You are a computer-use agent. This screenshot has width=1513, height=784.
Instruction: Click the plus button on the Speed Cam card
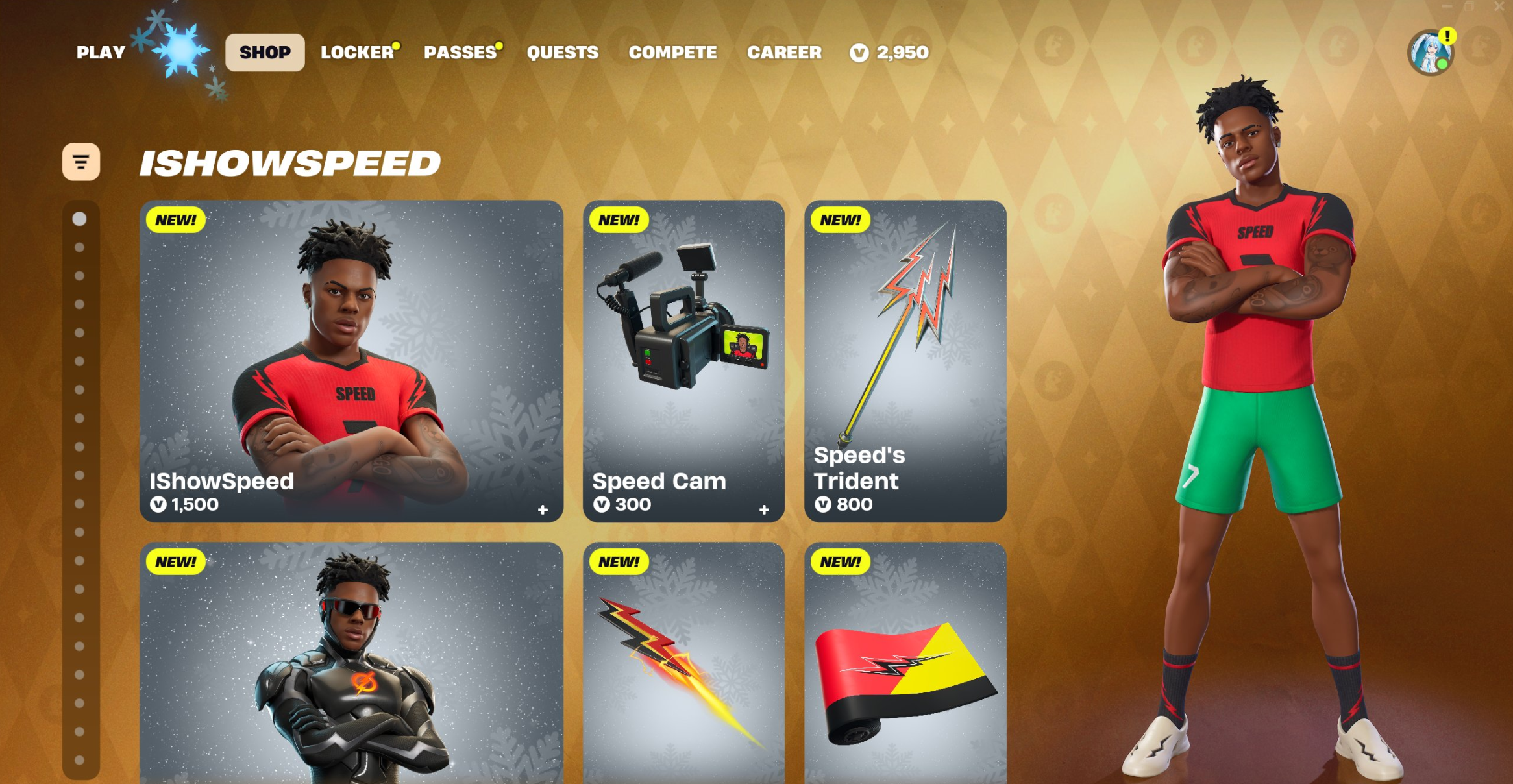pyautogui.click(x=765, y=511)
